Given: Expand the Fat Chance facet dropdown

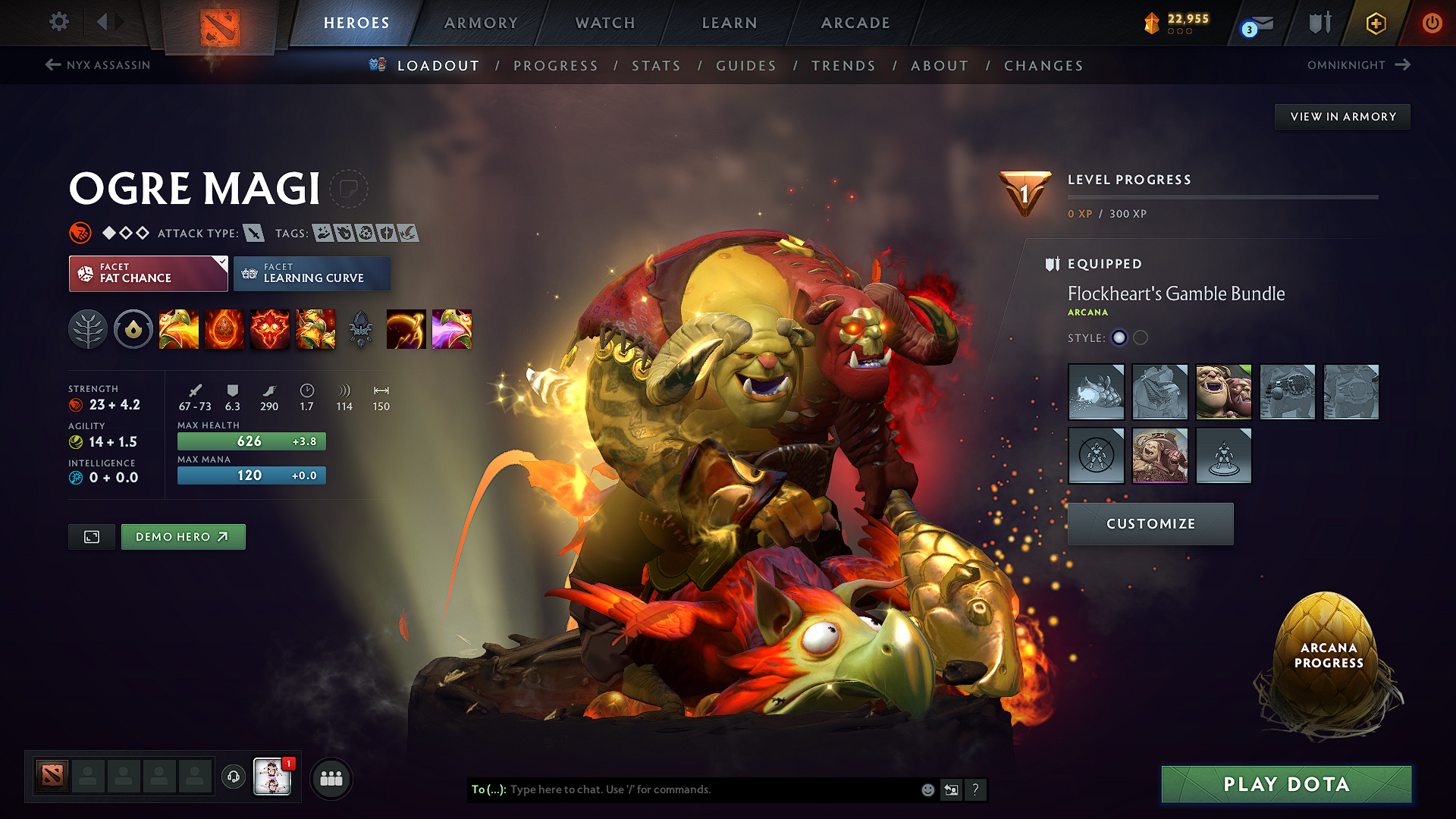Looking at the screenshot, I should [x=148, y=273].
